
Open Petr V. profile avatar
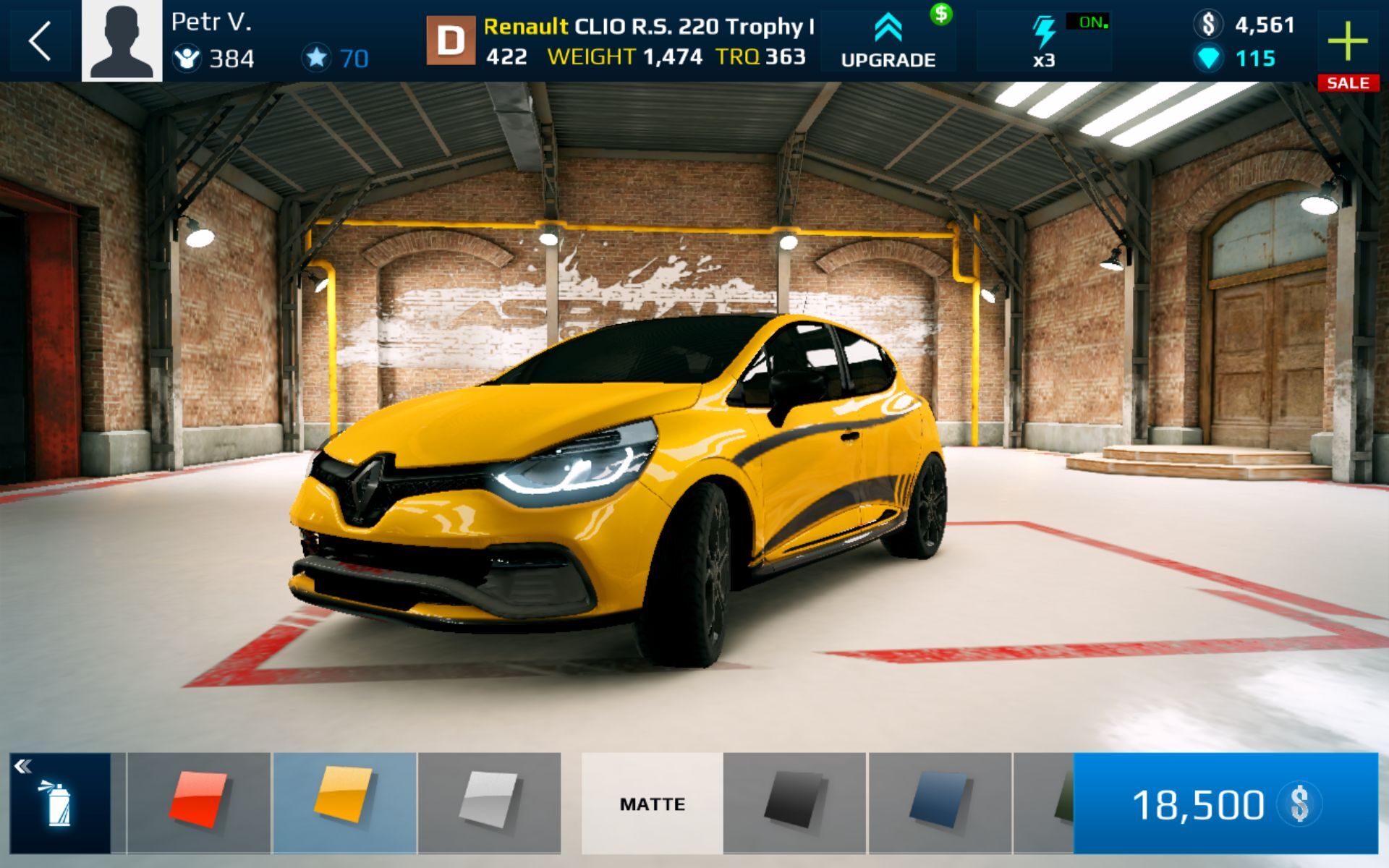click(122, 41)
